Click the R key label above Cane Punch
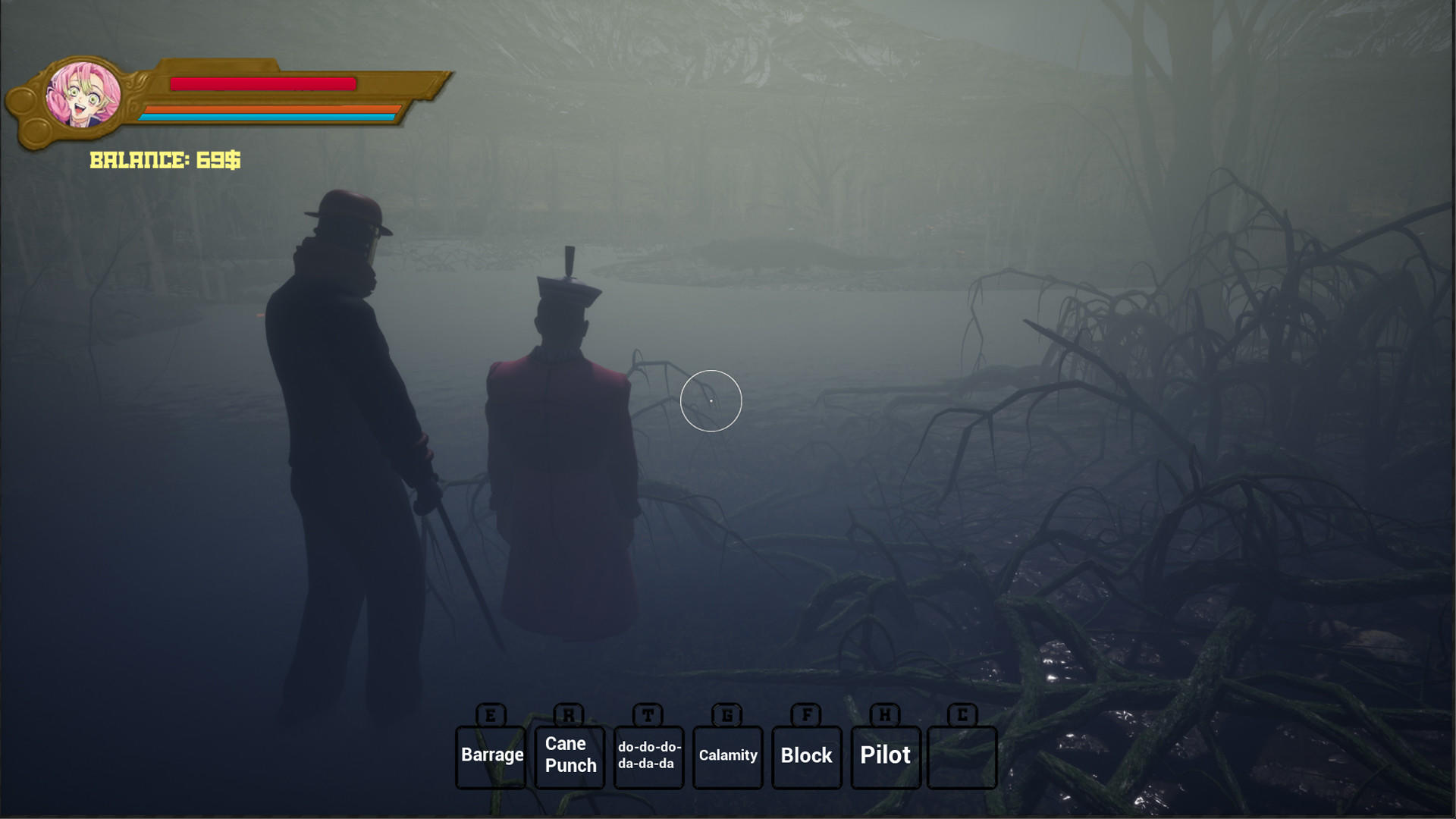Viewport: 1456px width, 819px height. (570, 715)
